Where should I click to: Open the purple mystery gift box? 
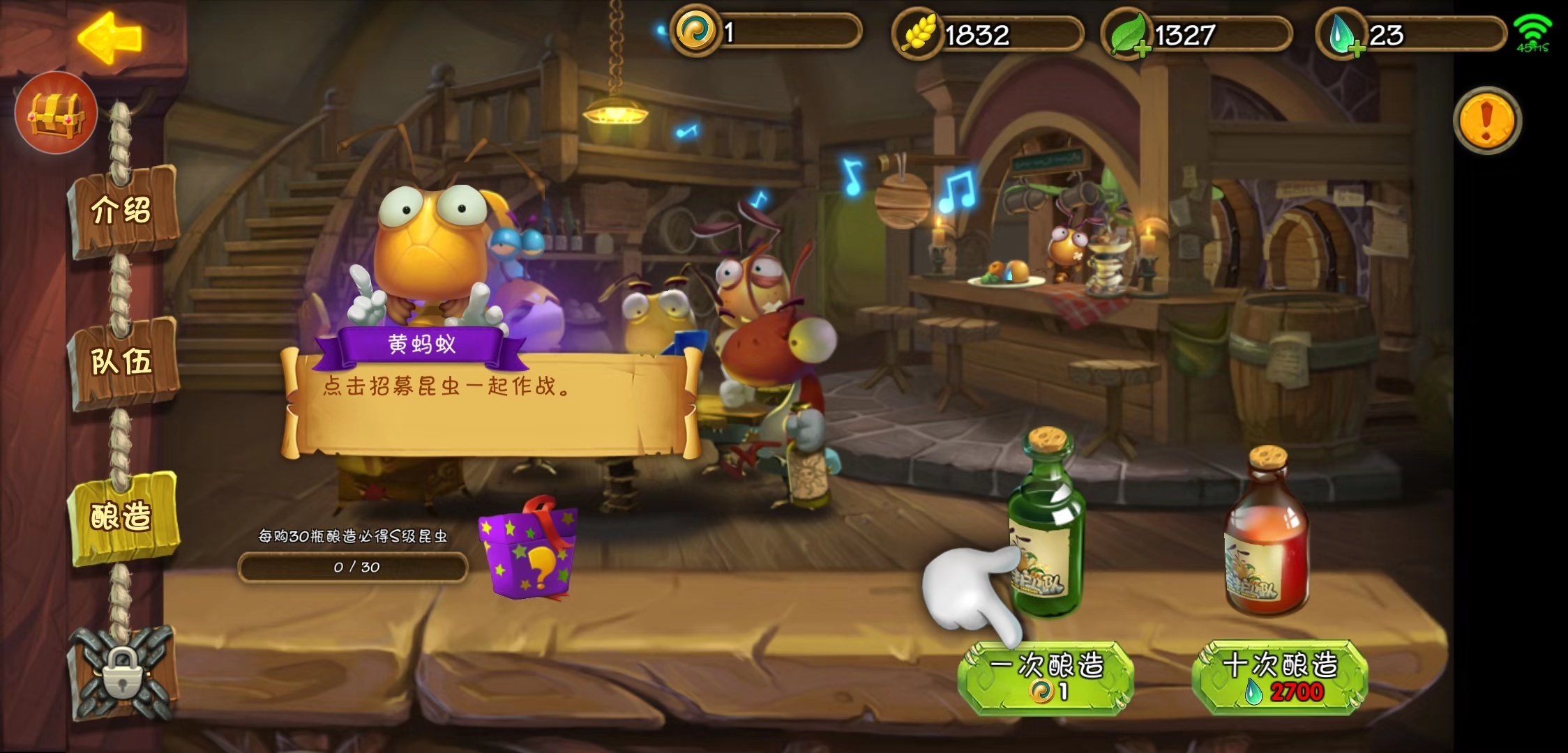(x=528, y=549)
